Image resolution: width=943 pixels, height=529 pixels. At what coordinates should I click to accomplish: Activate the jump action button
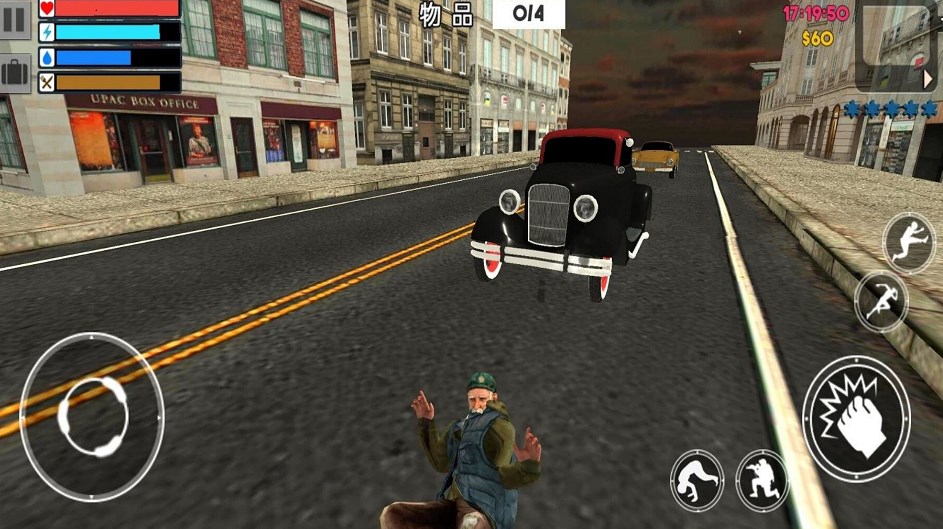click(x=908, y=243)
